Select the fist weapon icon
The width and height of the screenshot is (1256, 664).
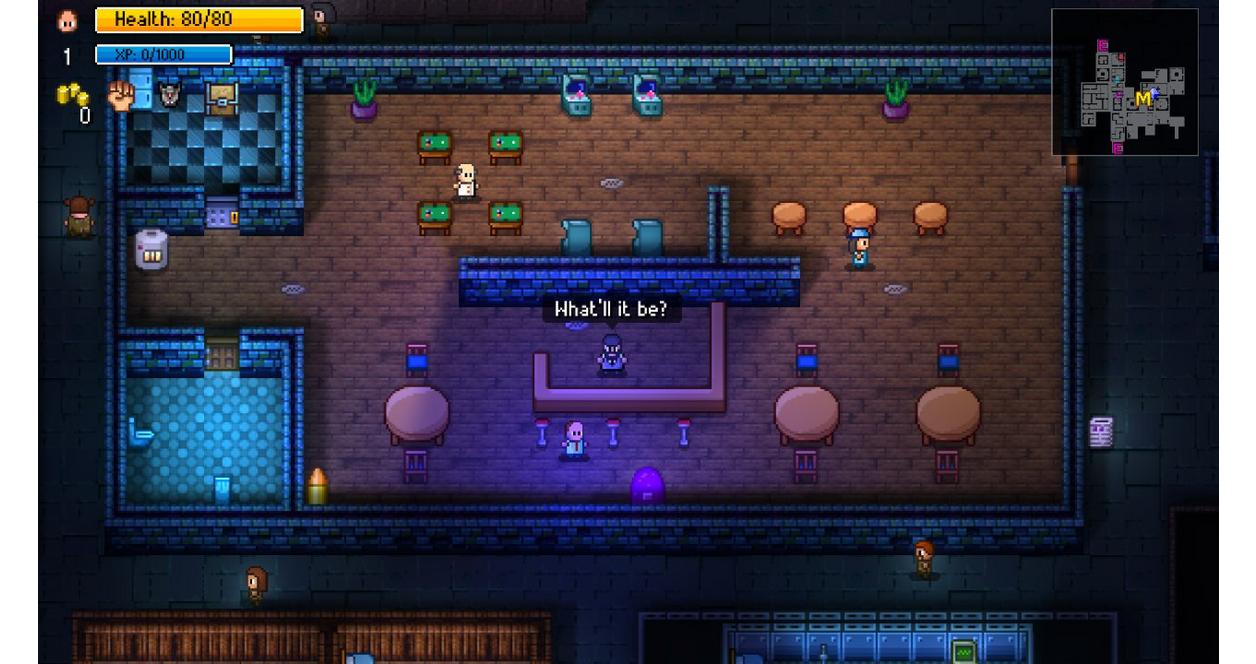pos(121,96)
